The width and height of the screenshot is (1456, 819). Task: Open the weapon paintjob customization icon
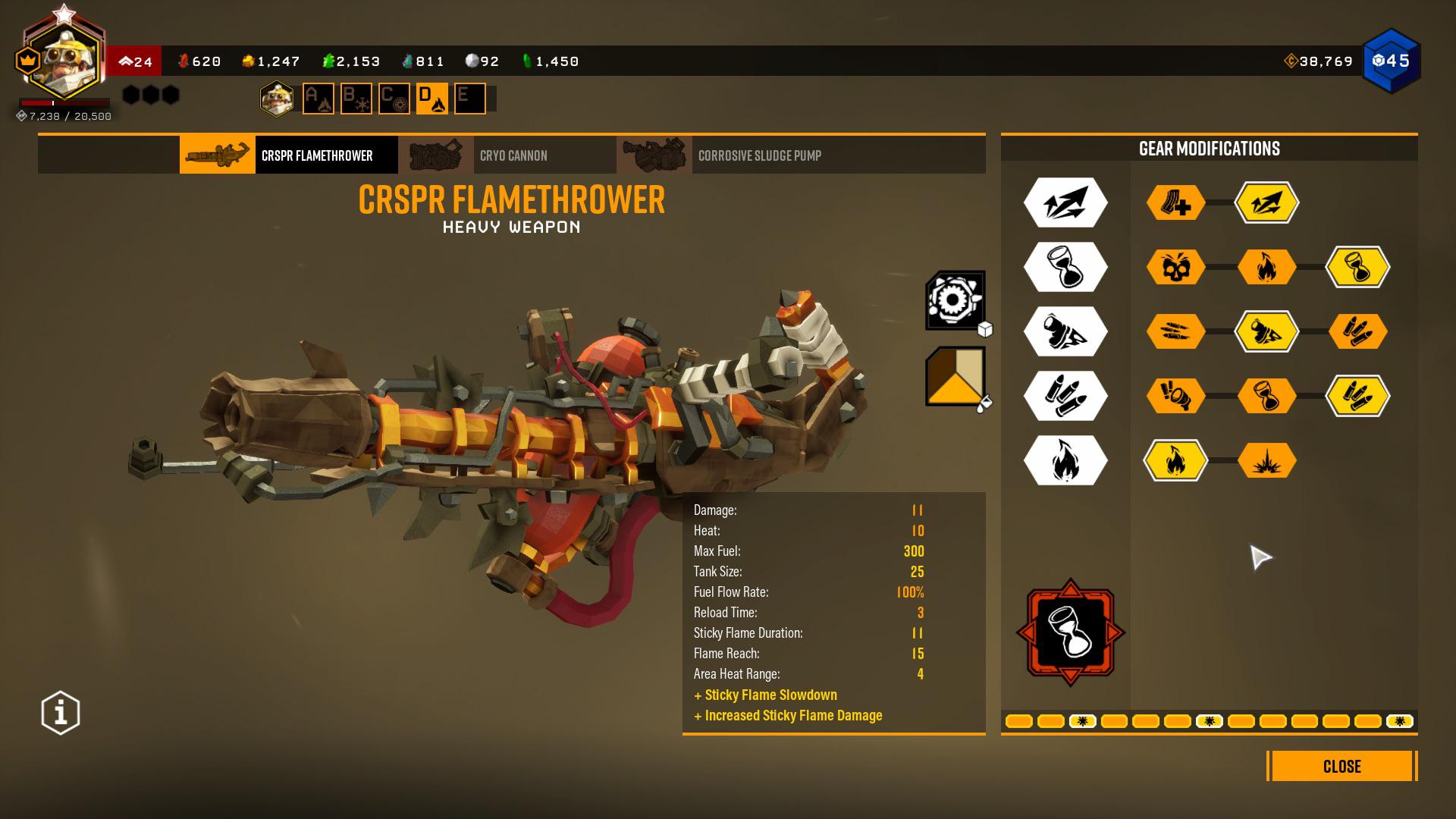pyautogui.click(x=955, y=378)
